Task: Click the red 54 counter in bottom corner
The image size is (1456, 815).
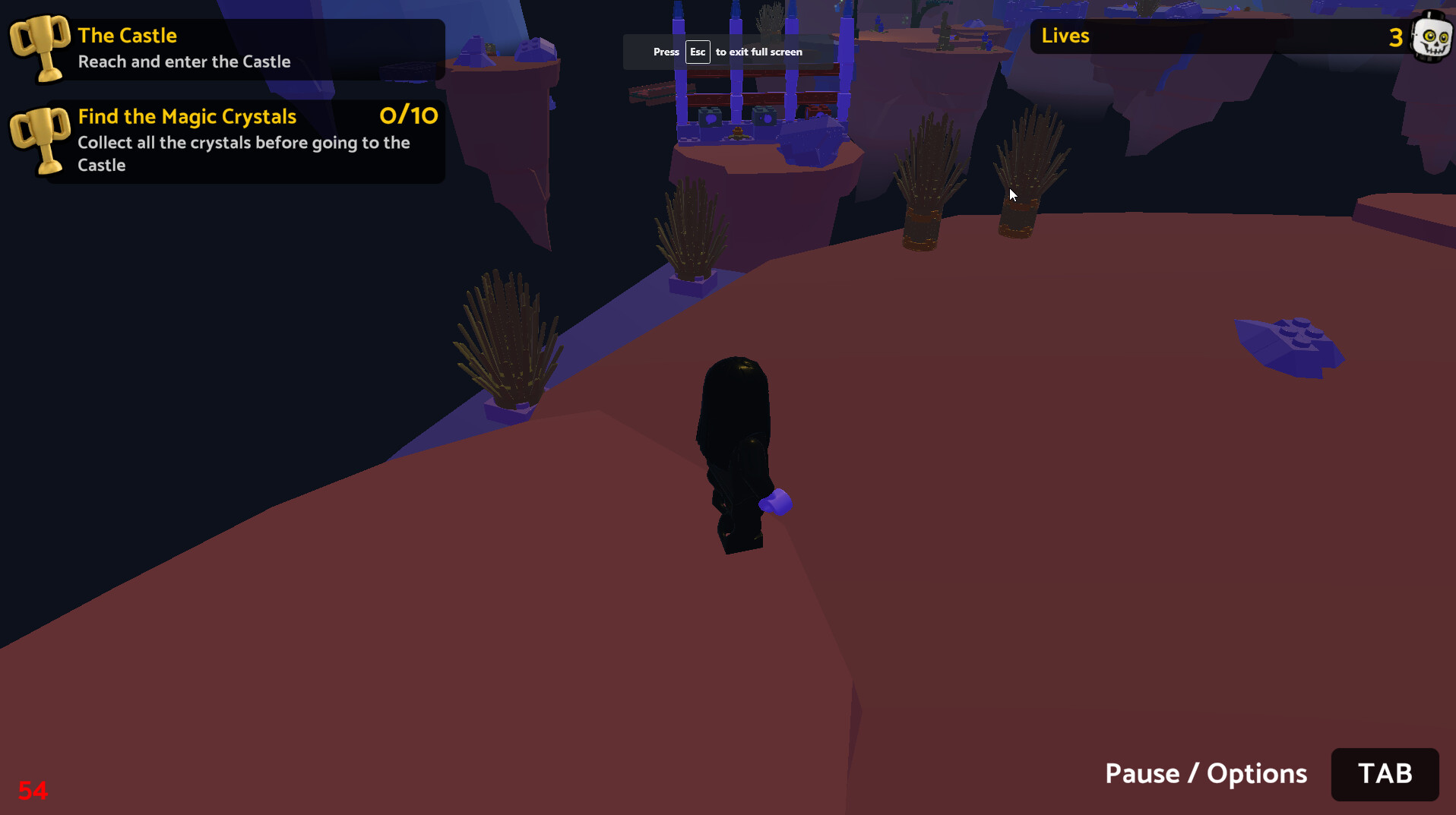Action: (x=33, y=791)
